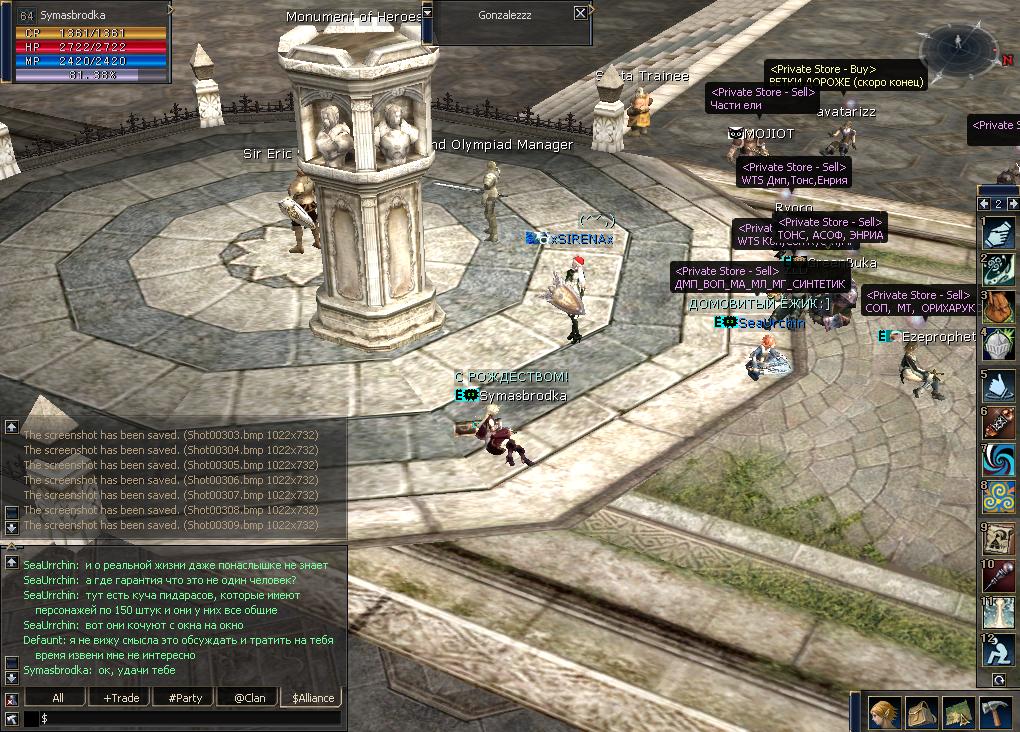The image size is (1020, 732).
Task: Select the #Party chat tab
Action: (185, 697)
